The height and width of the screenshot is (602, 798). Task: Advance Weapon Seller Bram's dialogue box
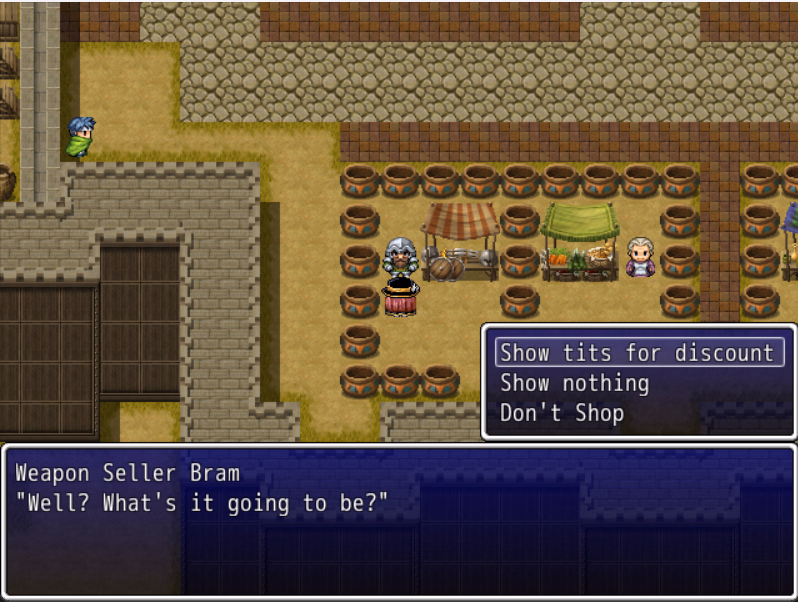398,520
